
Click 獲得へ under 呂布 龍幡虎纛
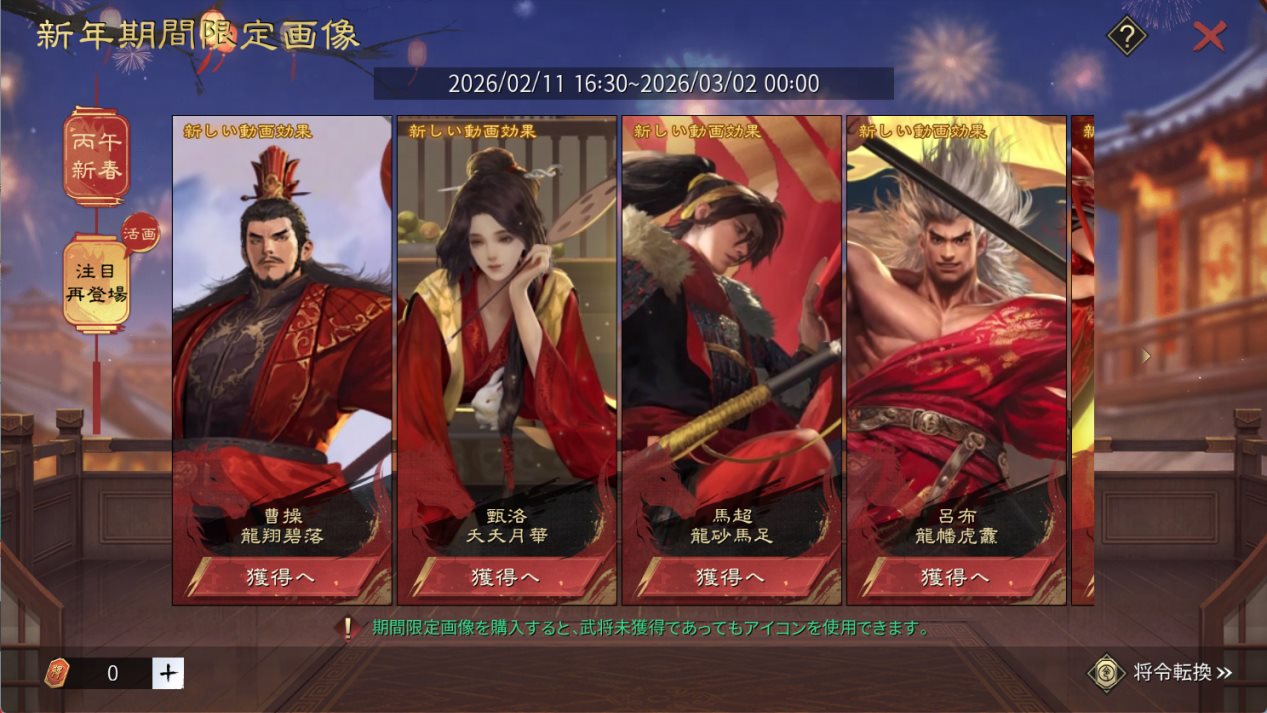(956, 577)
